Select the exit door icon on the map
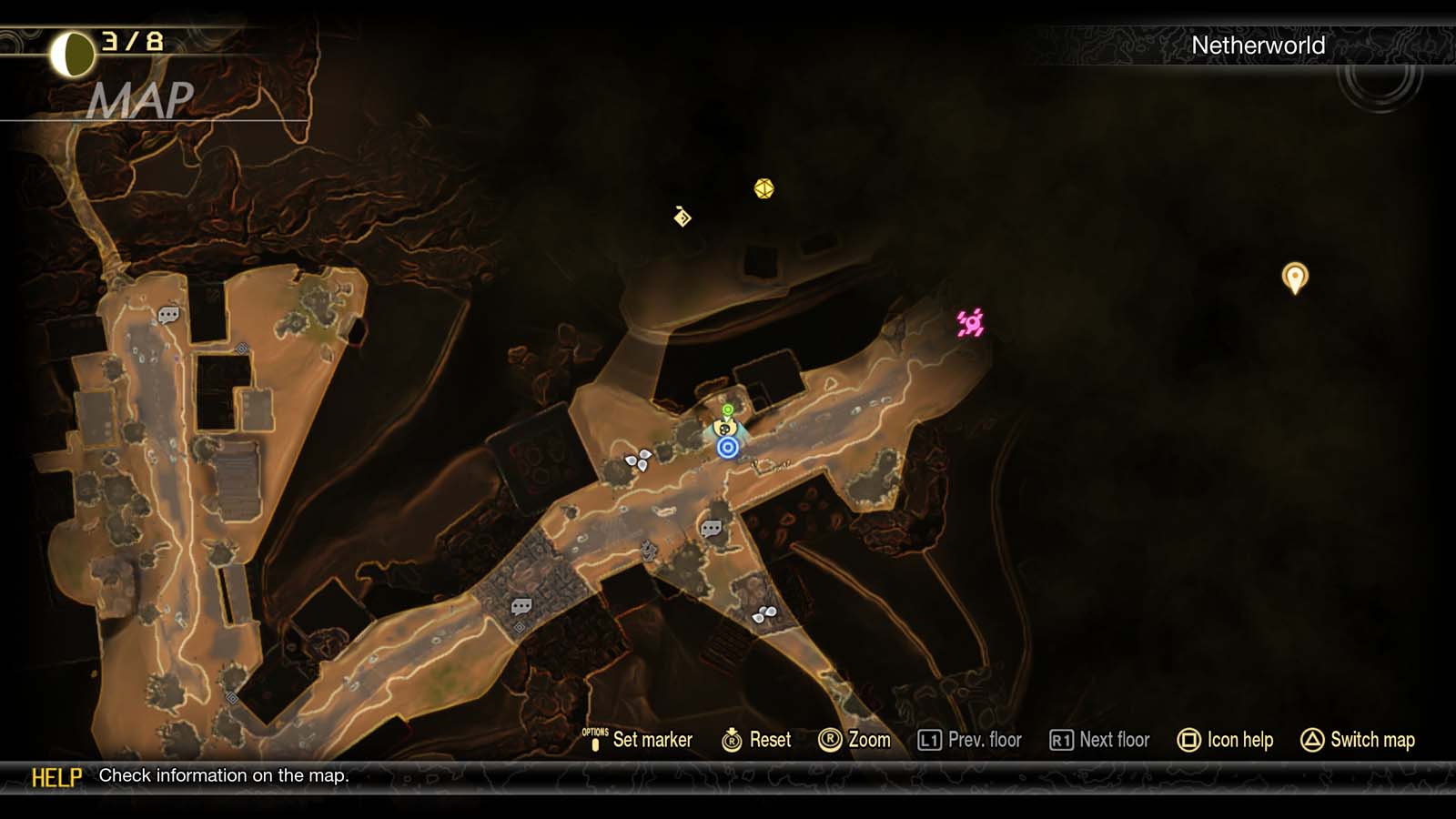Screen dimensions: 1456x819 tap(681, 220)
